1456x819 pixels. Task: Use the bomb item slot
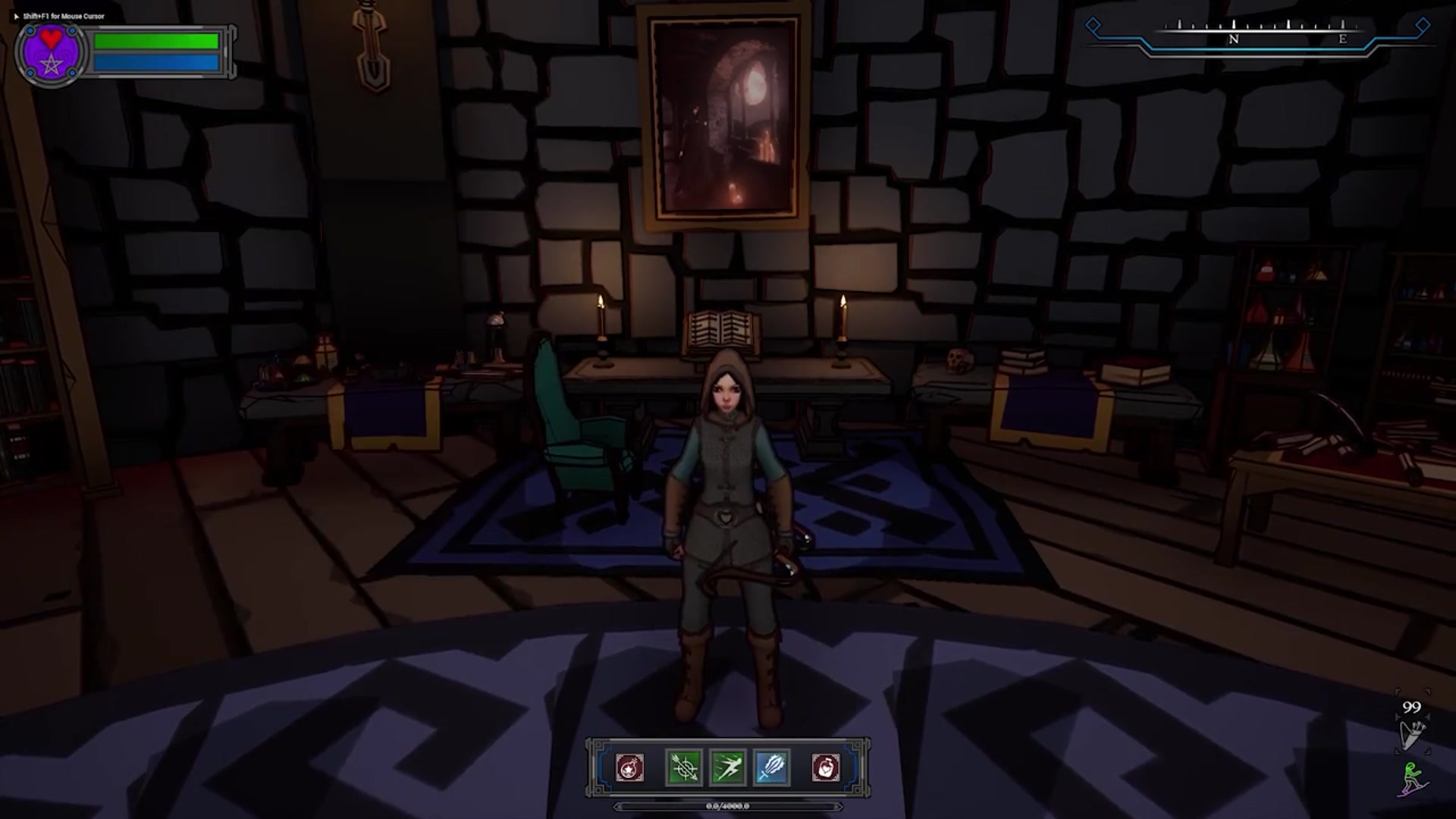coord(629,767)
